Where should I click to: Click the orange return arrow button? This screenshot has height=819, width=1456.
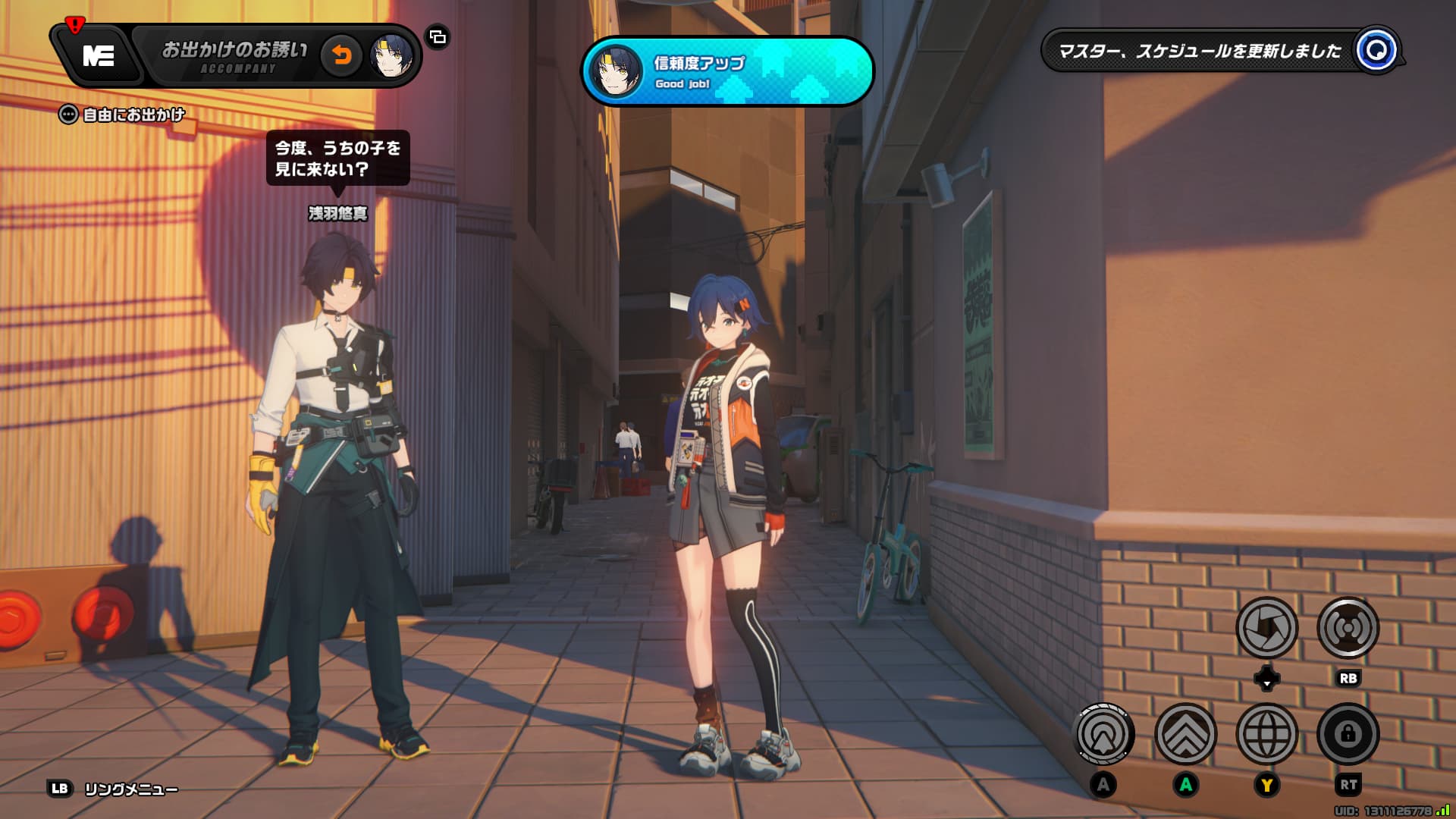coord(342,55)
